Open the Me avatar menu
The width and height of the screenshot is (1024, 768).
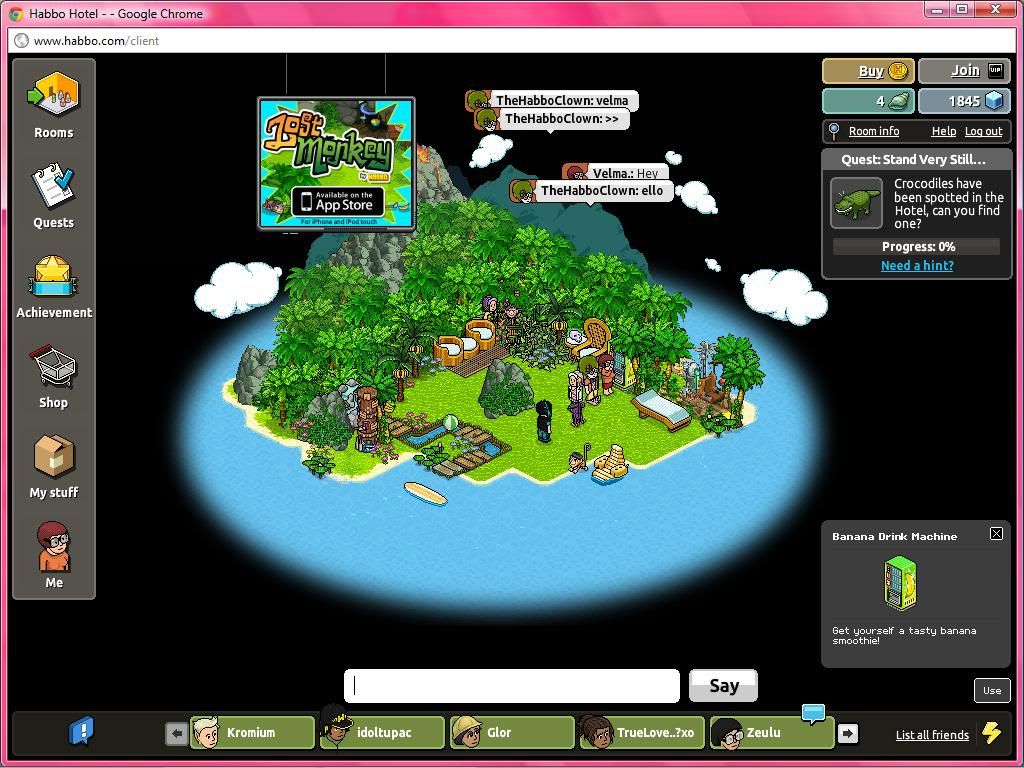[54, 556]
